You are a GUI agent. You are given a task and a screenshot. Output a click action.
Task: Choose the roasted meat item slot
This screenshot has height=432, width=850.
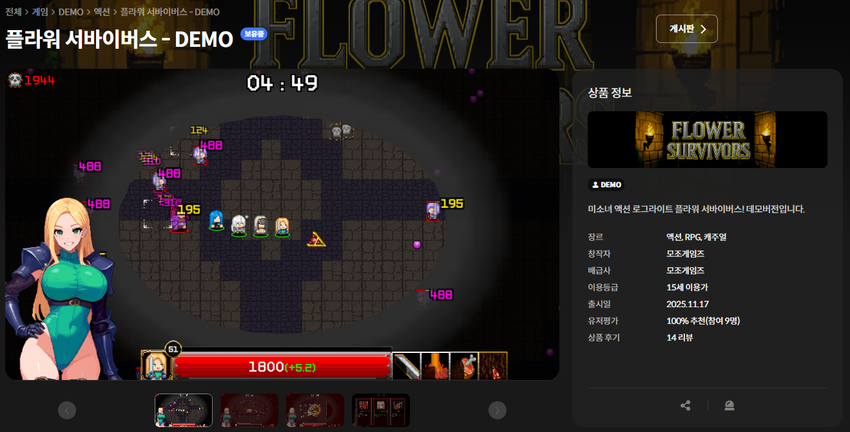(464, 366)
